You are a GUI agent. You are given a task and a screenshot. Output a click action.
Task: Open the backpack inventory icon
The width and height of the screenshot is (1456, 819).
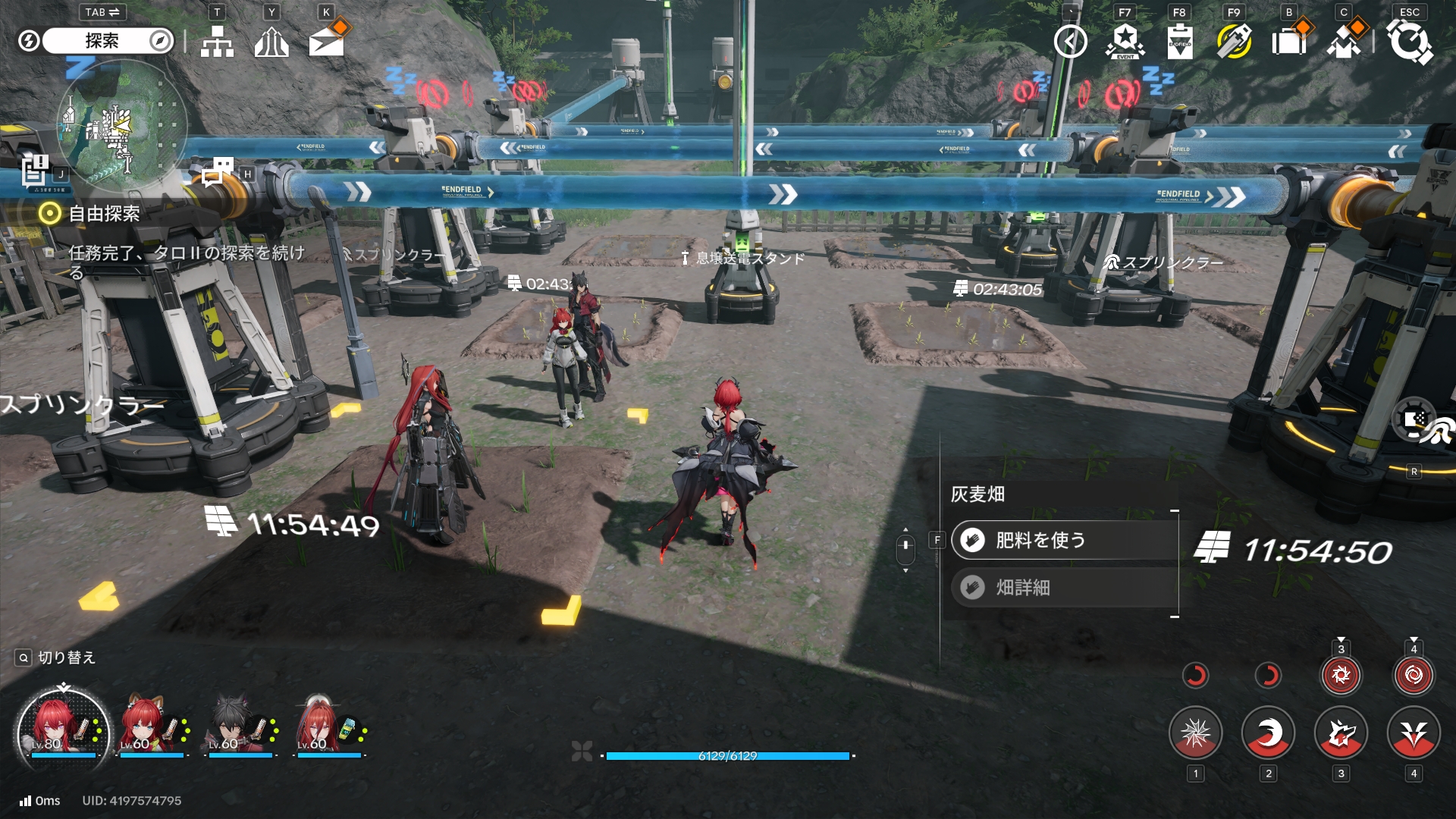coord(1288,42)
